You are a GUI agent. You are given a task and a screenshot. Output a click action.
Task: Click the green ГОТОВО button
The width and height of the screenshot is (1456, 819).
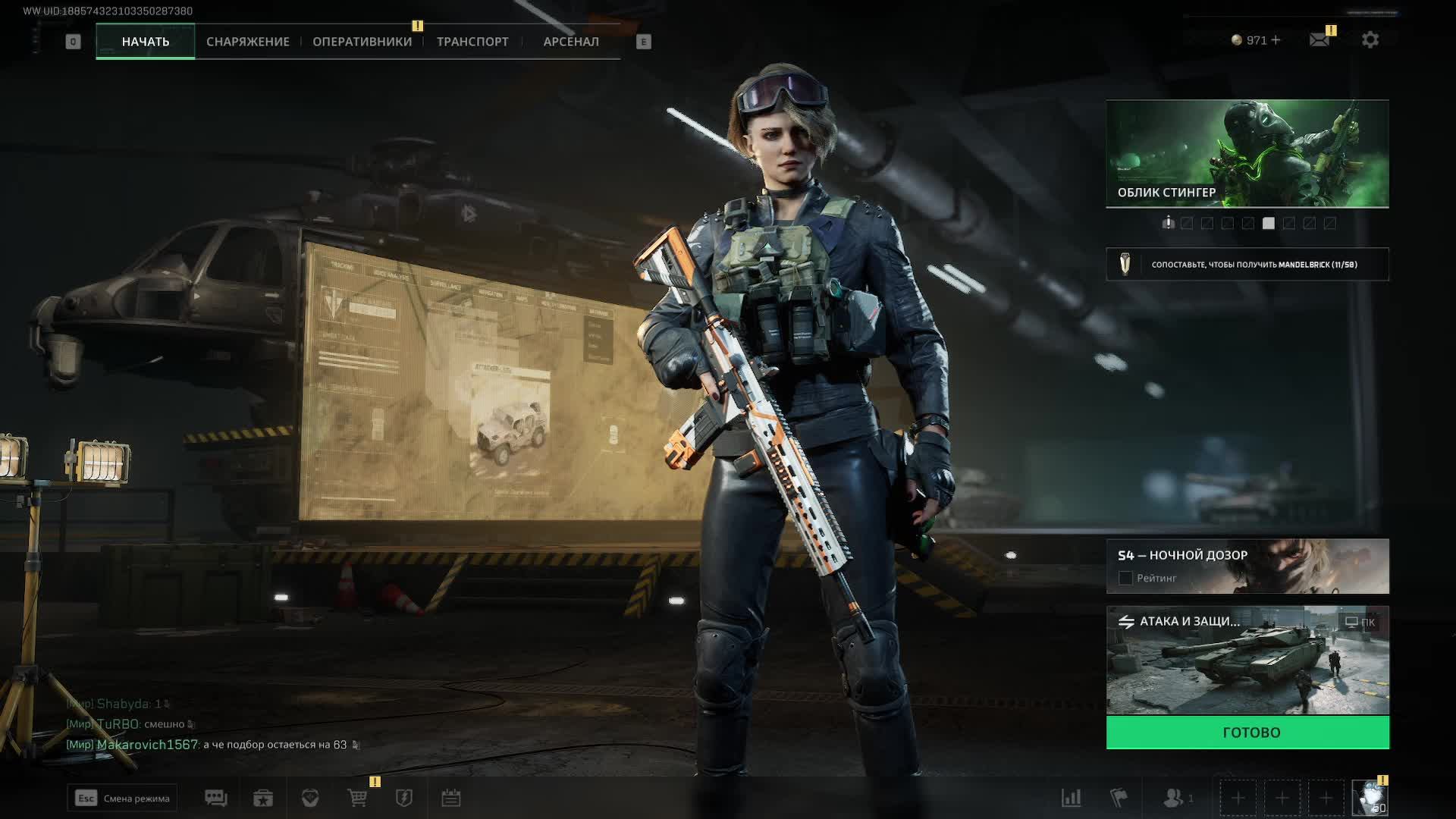click(x=1247, y=733)
